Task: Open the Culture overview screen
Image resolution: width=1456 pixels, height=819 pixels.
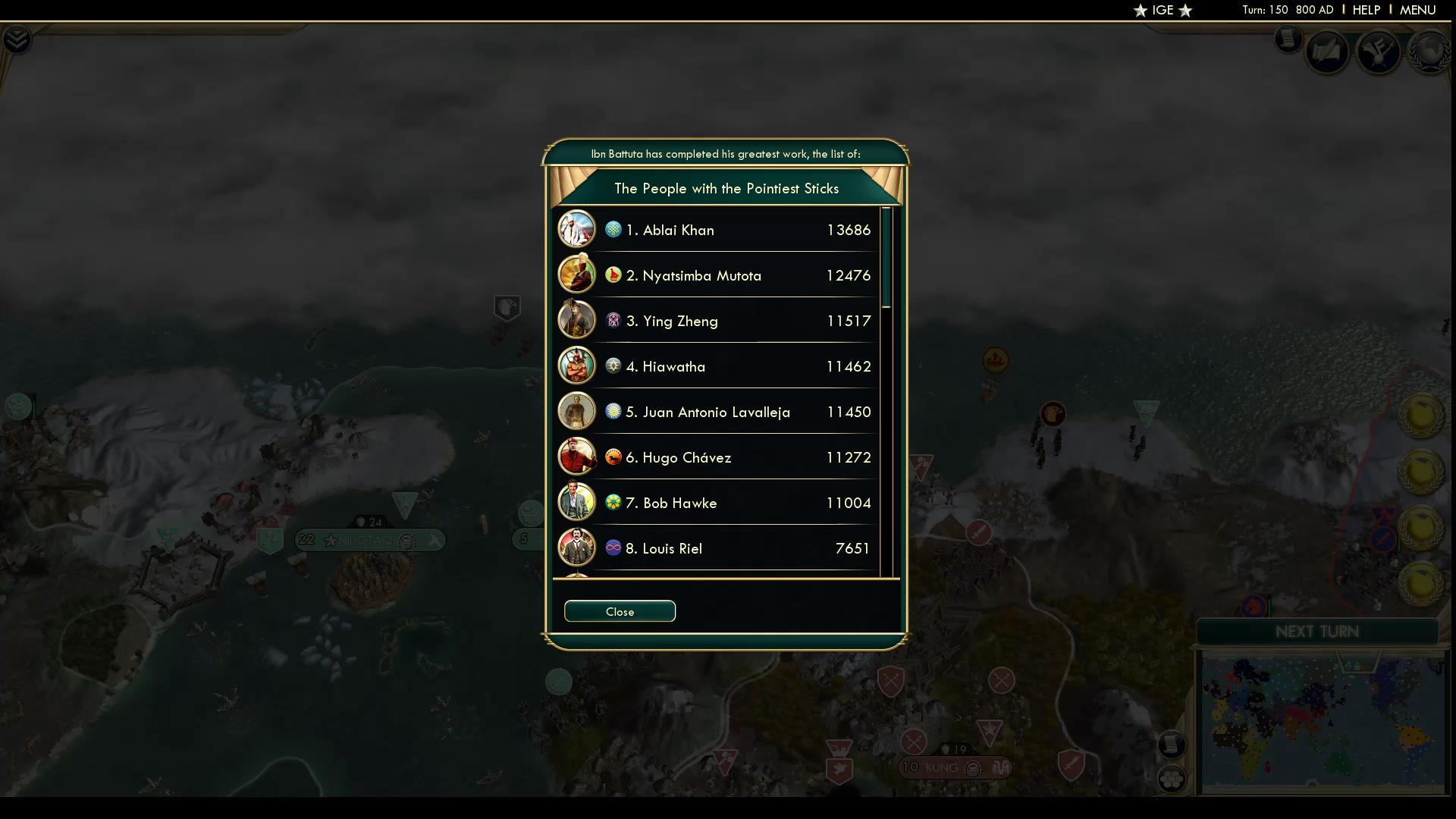Action: pyautogui.click(x=1379, y=53)
